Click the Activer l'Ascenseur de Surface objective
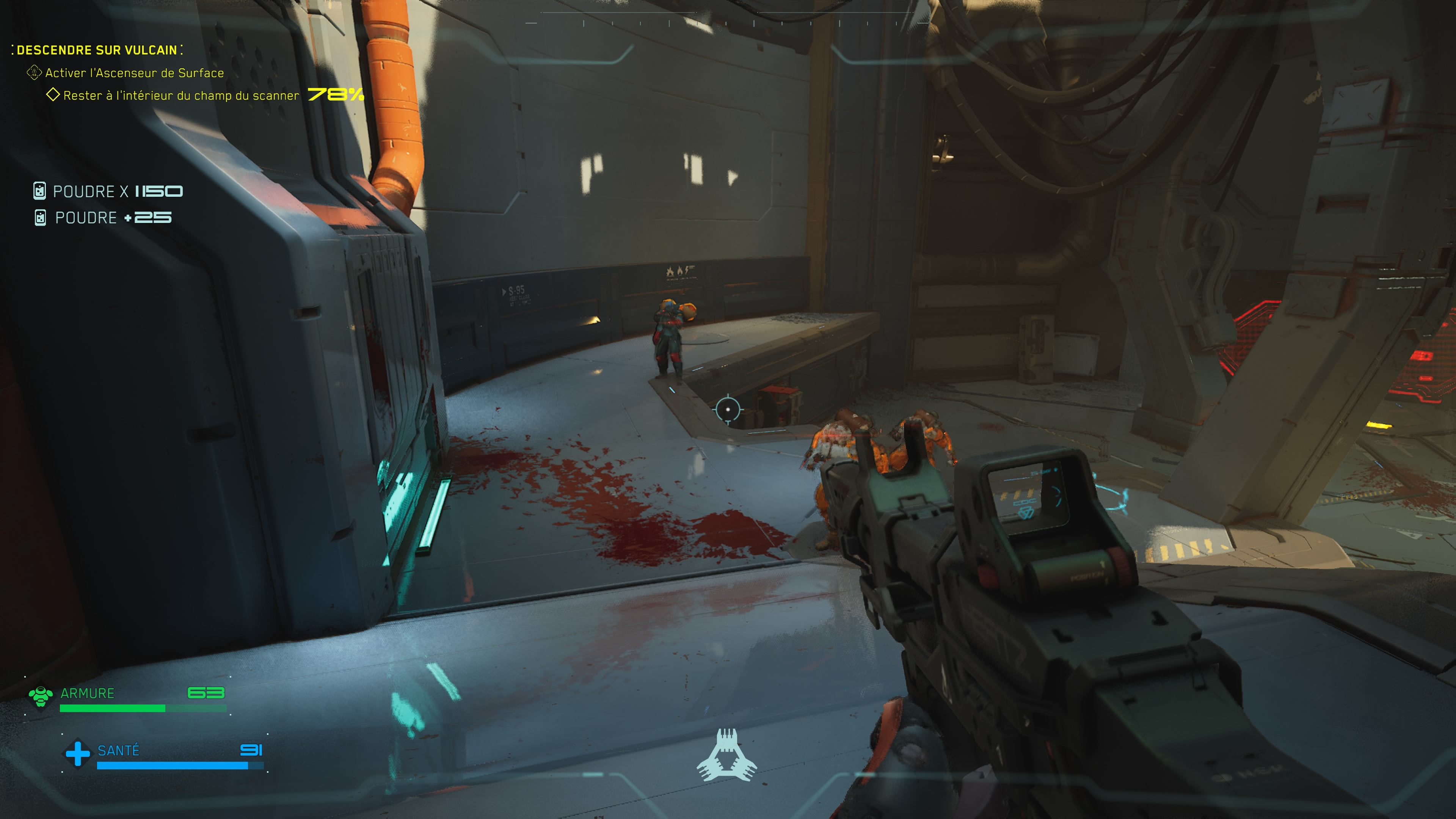This screenshot has height=819, width=1456. tap(134, 73)
